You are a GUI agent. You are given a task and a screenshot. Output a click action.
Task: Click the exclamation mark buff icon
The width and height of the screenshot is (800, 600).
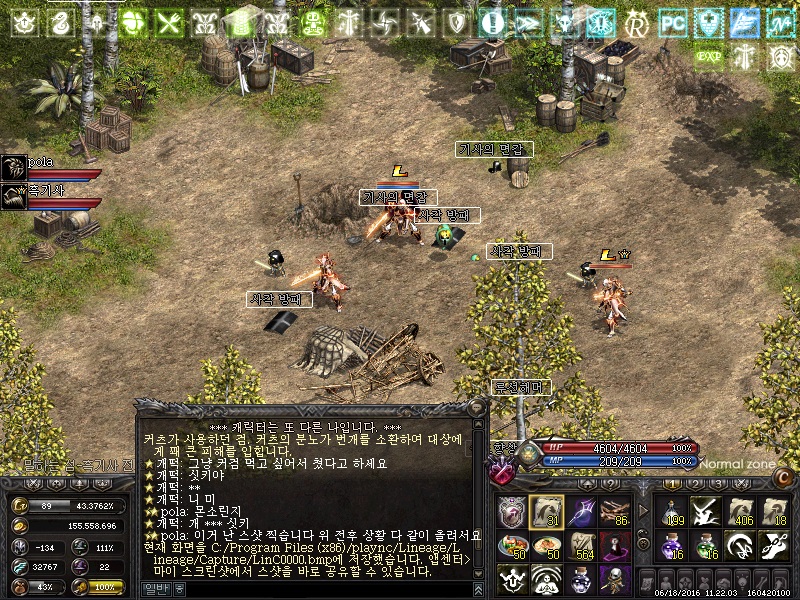coord(491,22)
